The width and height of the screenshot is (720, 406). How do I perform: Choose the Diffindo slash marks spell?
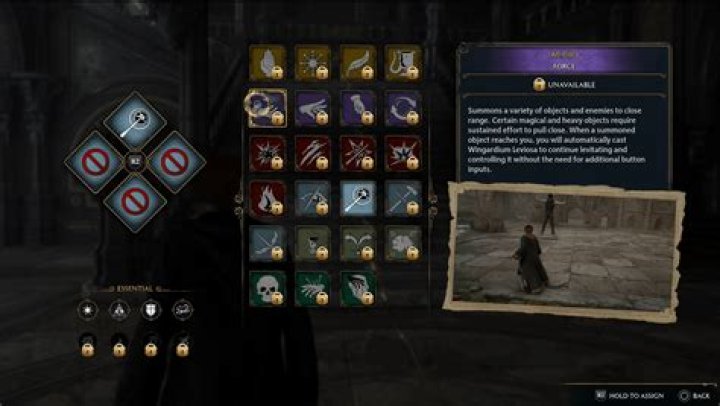[x=312, y=153]
